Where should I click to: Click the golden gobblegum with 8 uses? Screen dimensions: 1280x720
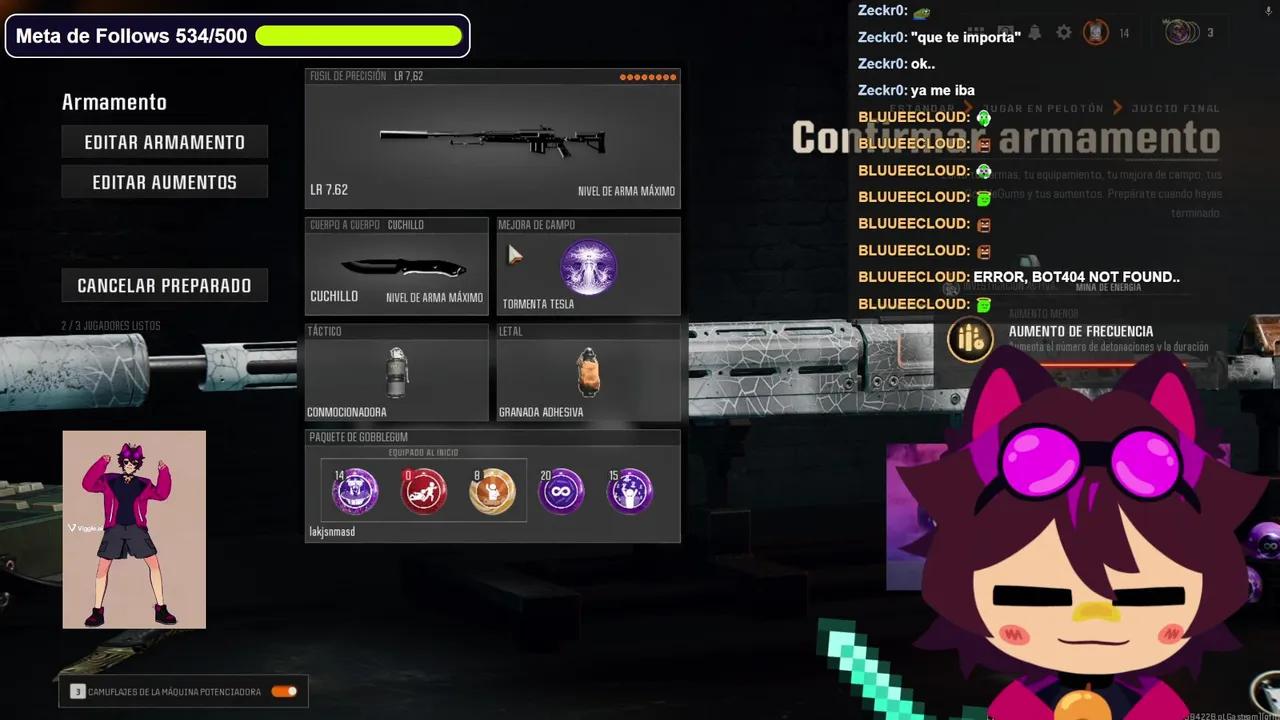[492, 489]
